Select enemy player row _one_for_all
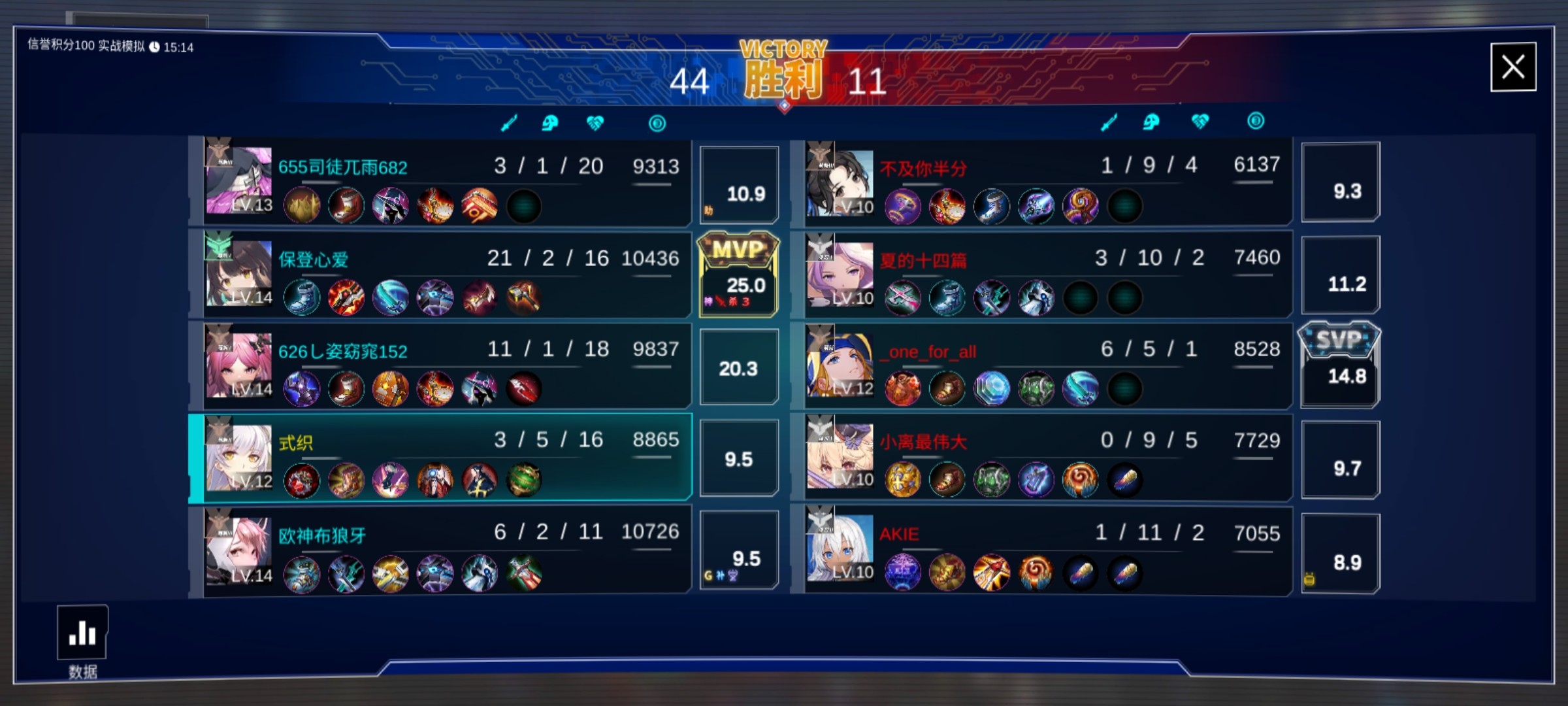Viewport: 1568px width, 706px height. pyautogui.click(x=1045, y=365)
